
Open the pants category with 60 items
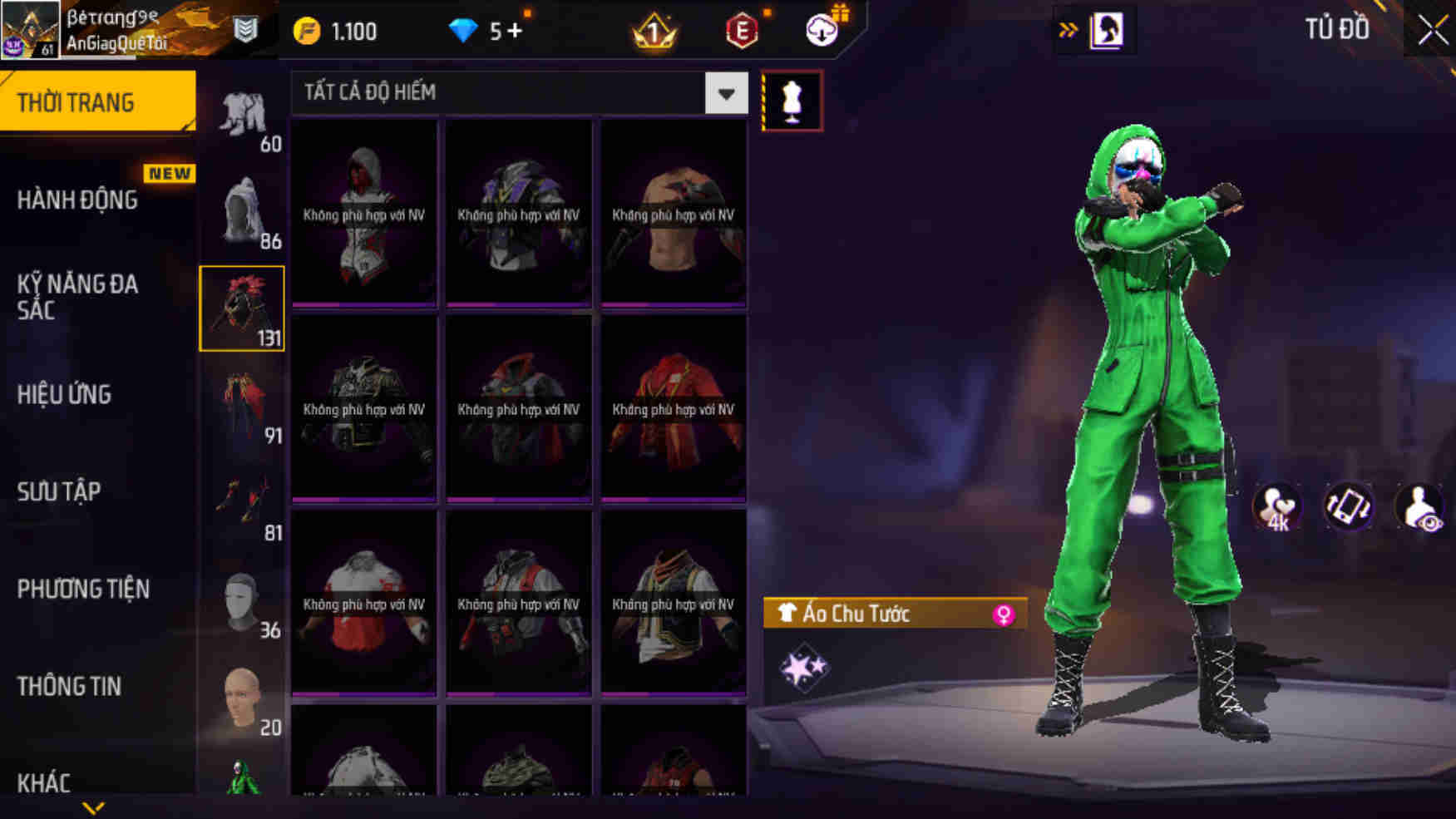[242, 112]
